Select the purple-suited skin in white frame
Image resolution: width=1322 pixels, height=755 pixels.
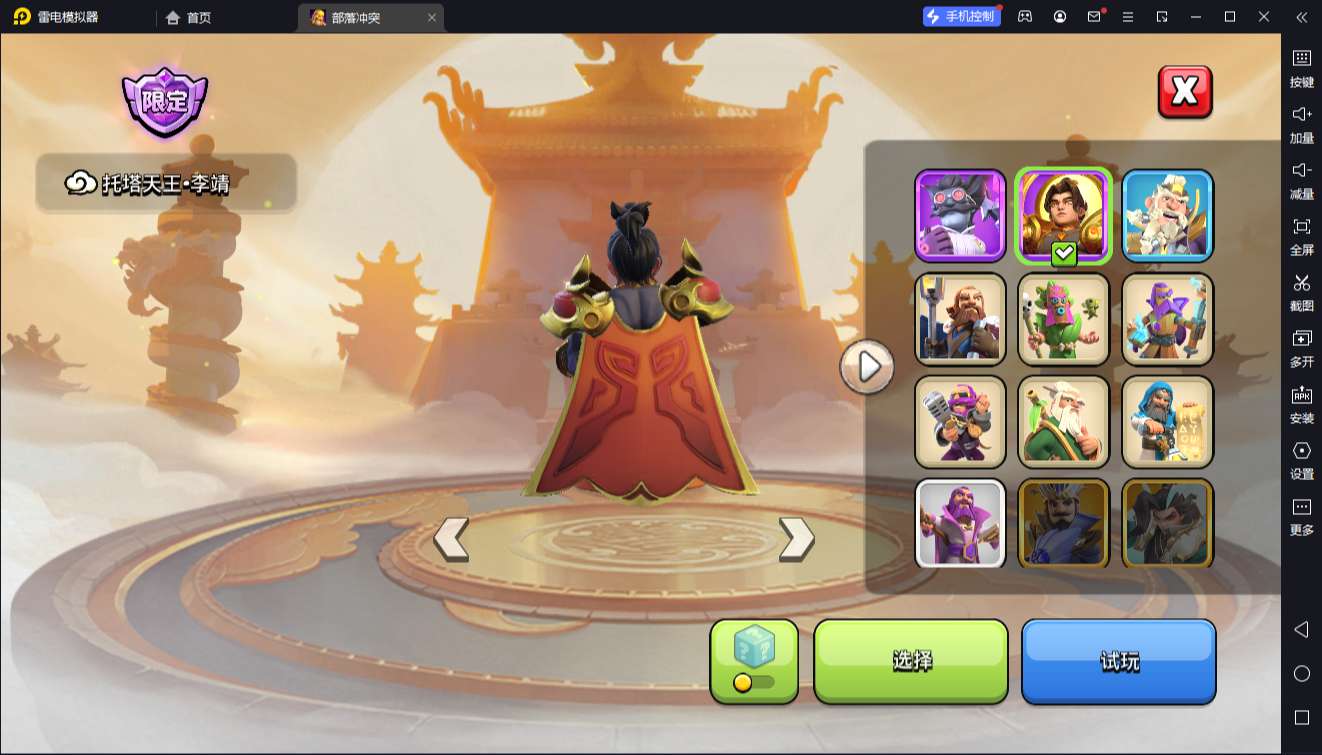pos(960,524)
